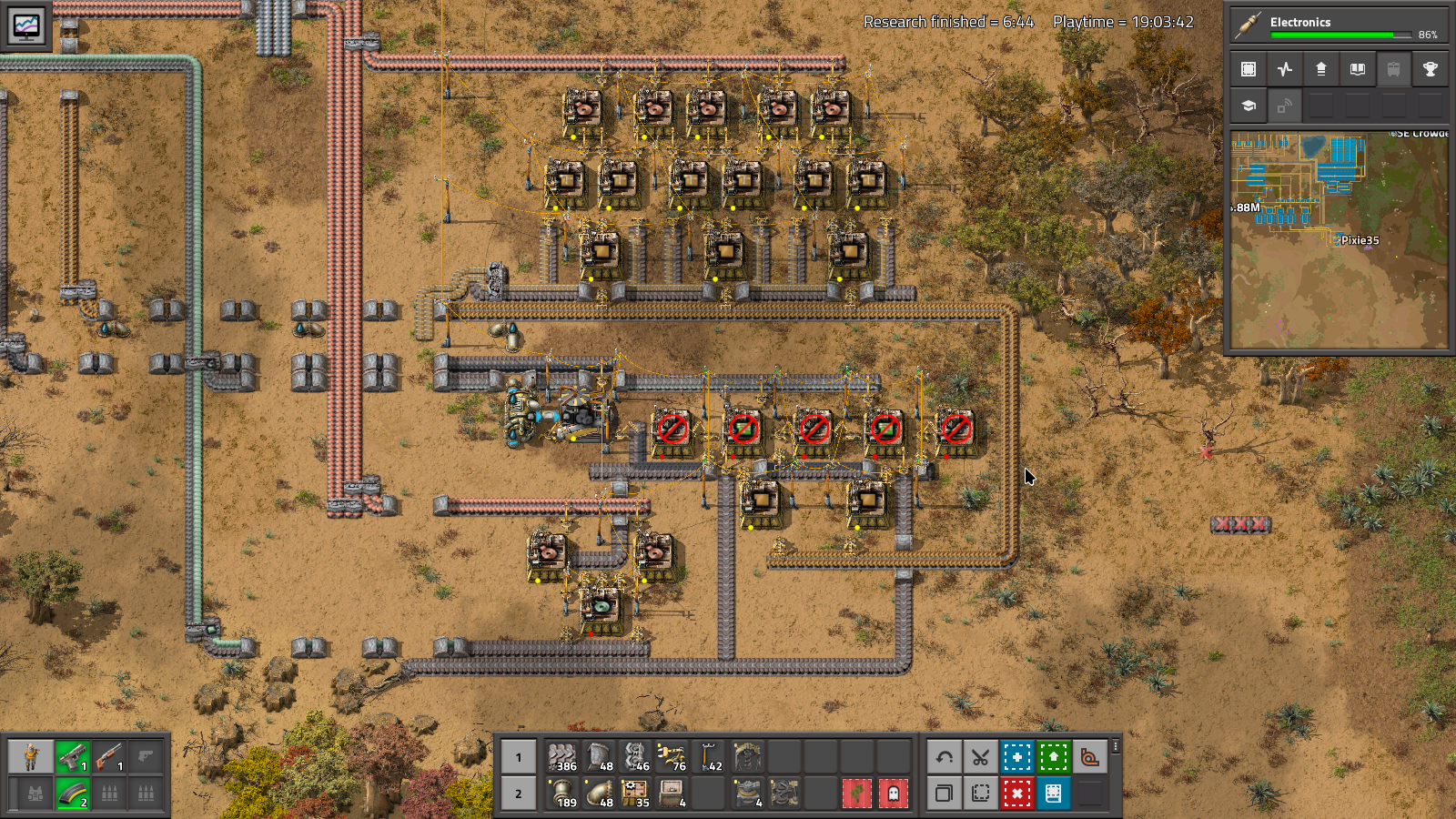Select the assembling machine slot with 35
The width and height of the screenshot is (1456, 819).
coord(635,794)
